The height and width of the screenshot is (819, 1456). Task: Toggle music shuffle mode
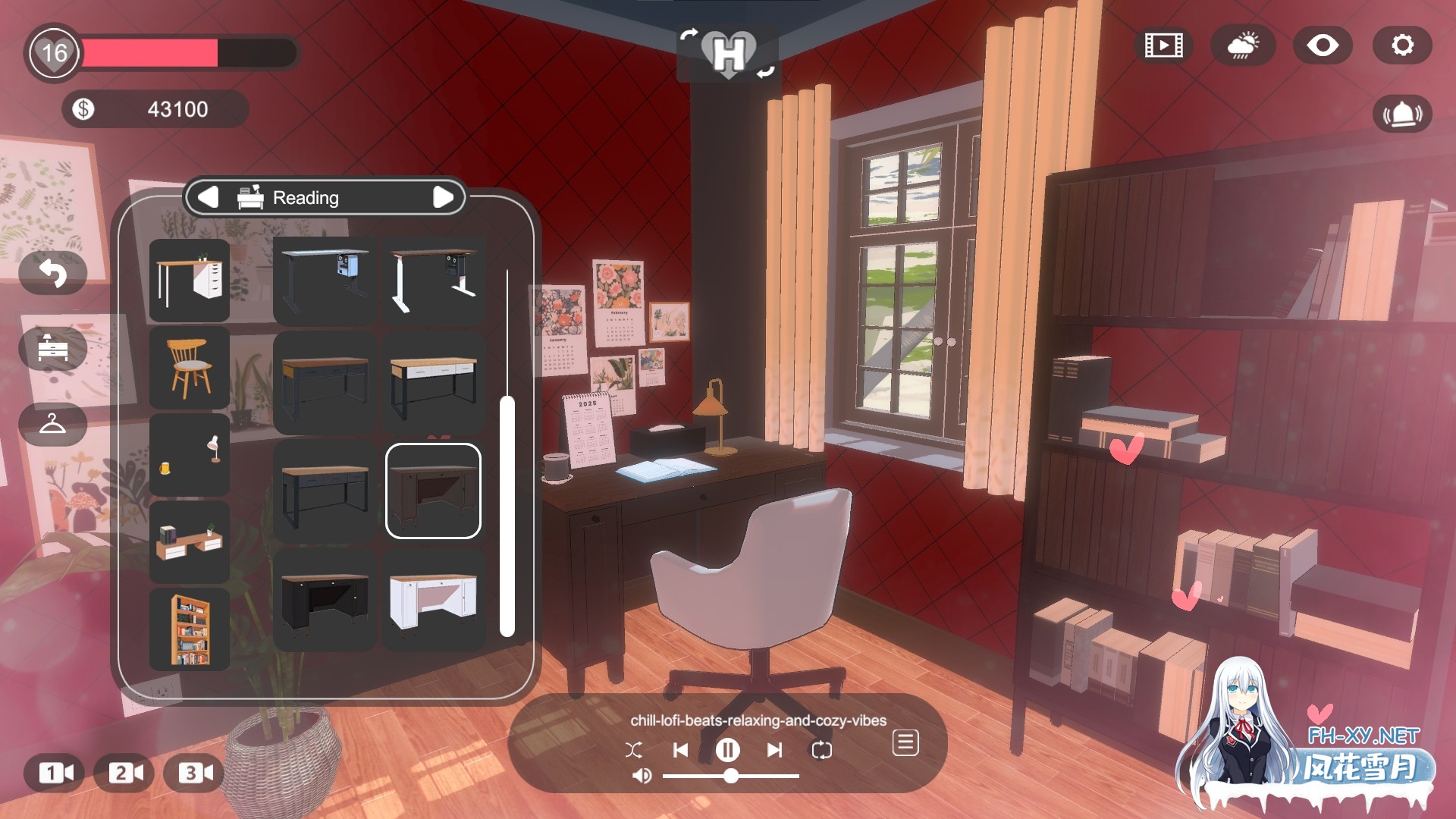pos(634,750)
